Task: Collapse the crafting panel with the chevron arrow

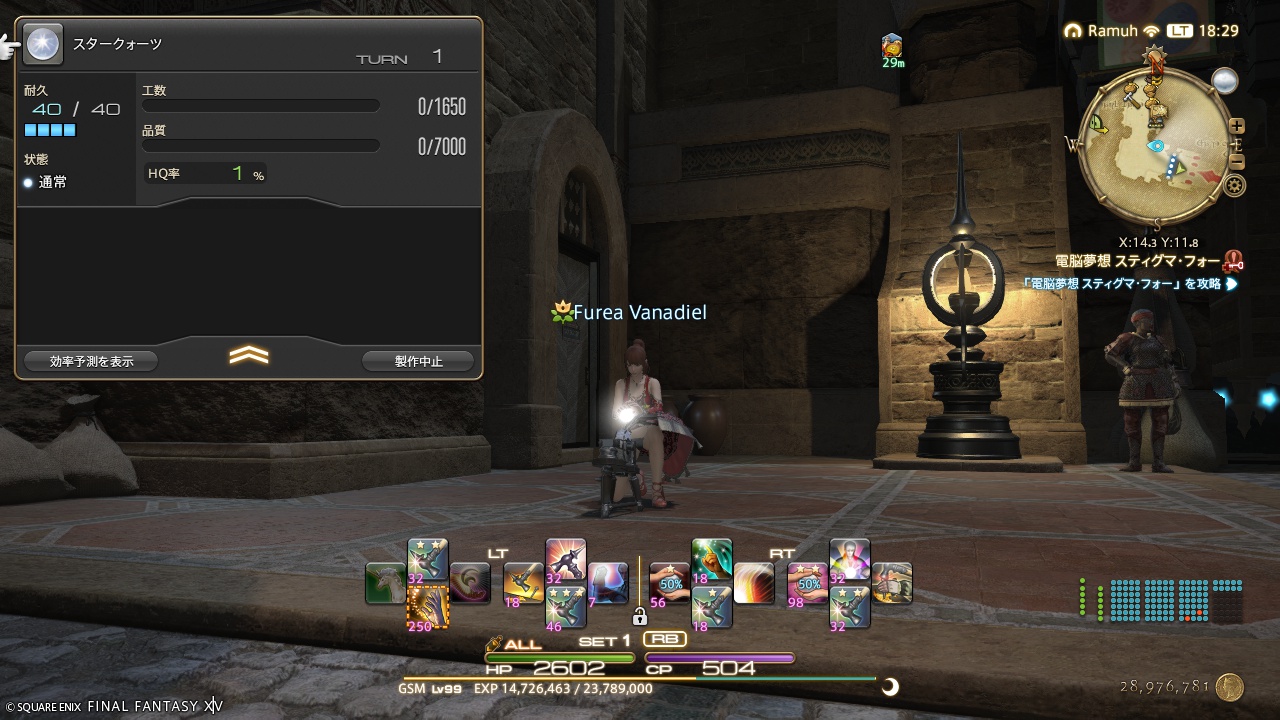Action: 249,355
